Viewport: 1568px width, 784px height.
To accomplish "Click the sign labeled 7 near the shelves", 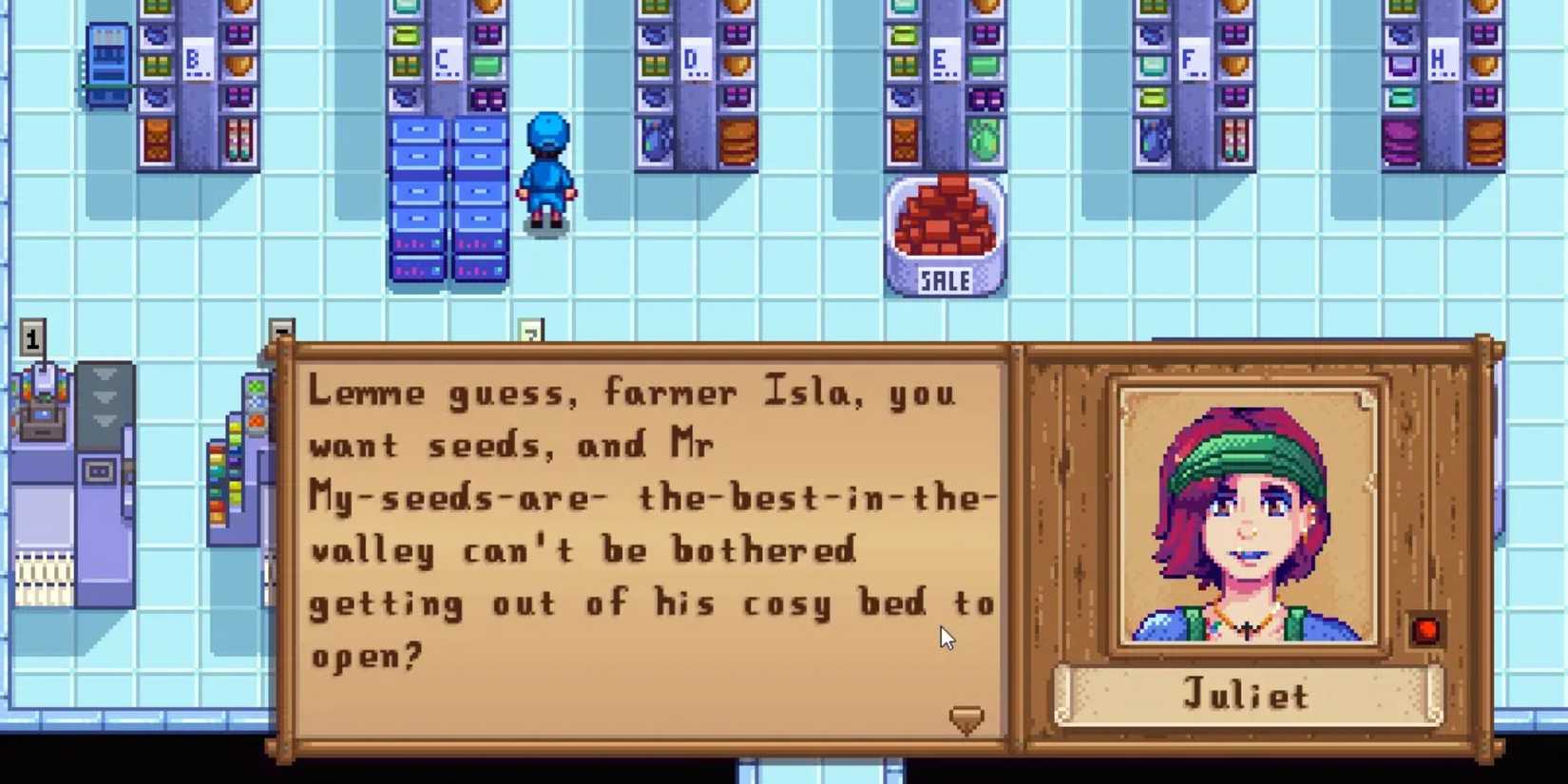I will coord(530,331).
